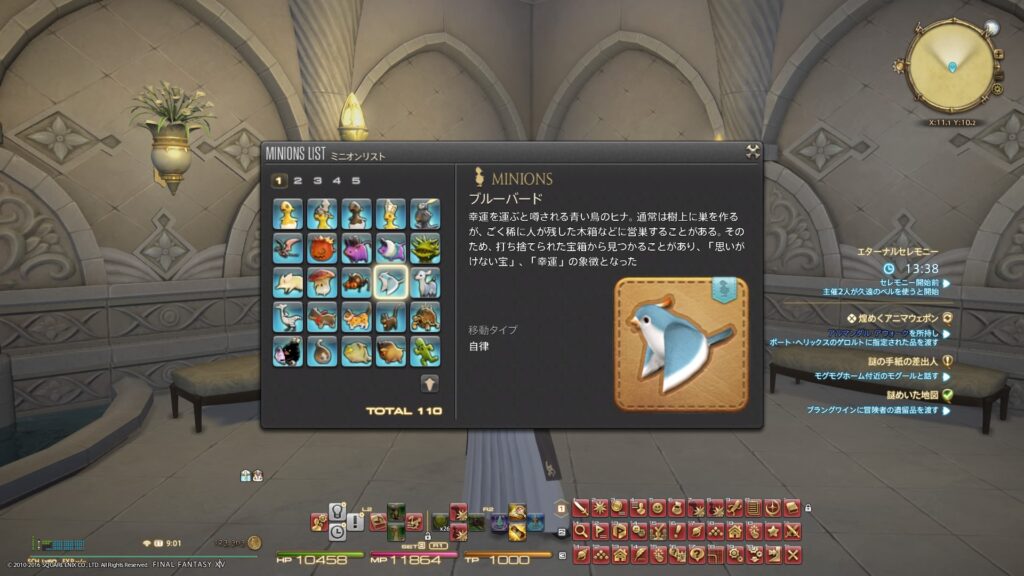Click the magnifying glass hotbar icon
Viewport: 1024px width, 576px height.
(580, 531)
